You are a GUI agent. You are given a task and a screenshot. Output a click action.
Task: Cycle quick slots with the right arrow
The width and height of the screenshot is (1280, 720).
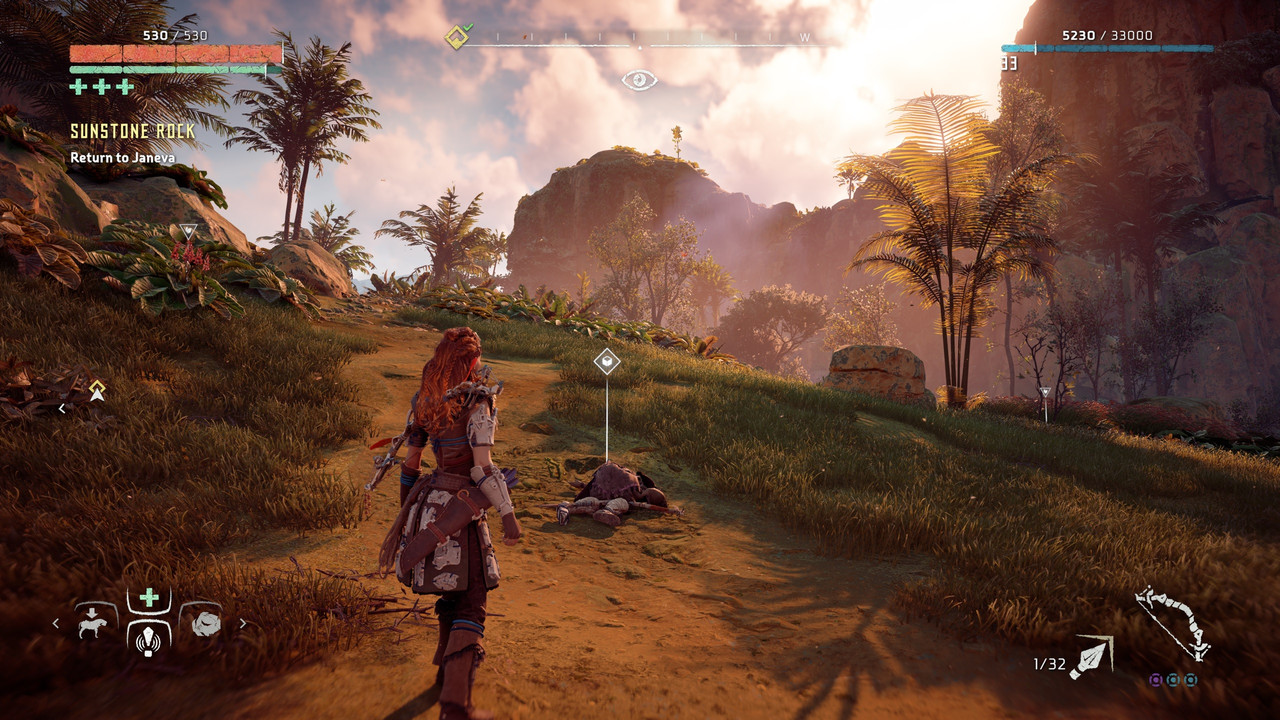[x=242, y=624]
